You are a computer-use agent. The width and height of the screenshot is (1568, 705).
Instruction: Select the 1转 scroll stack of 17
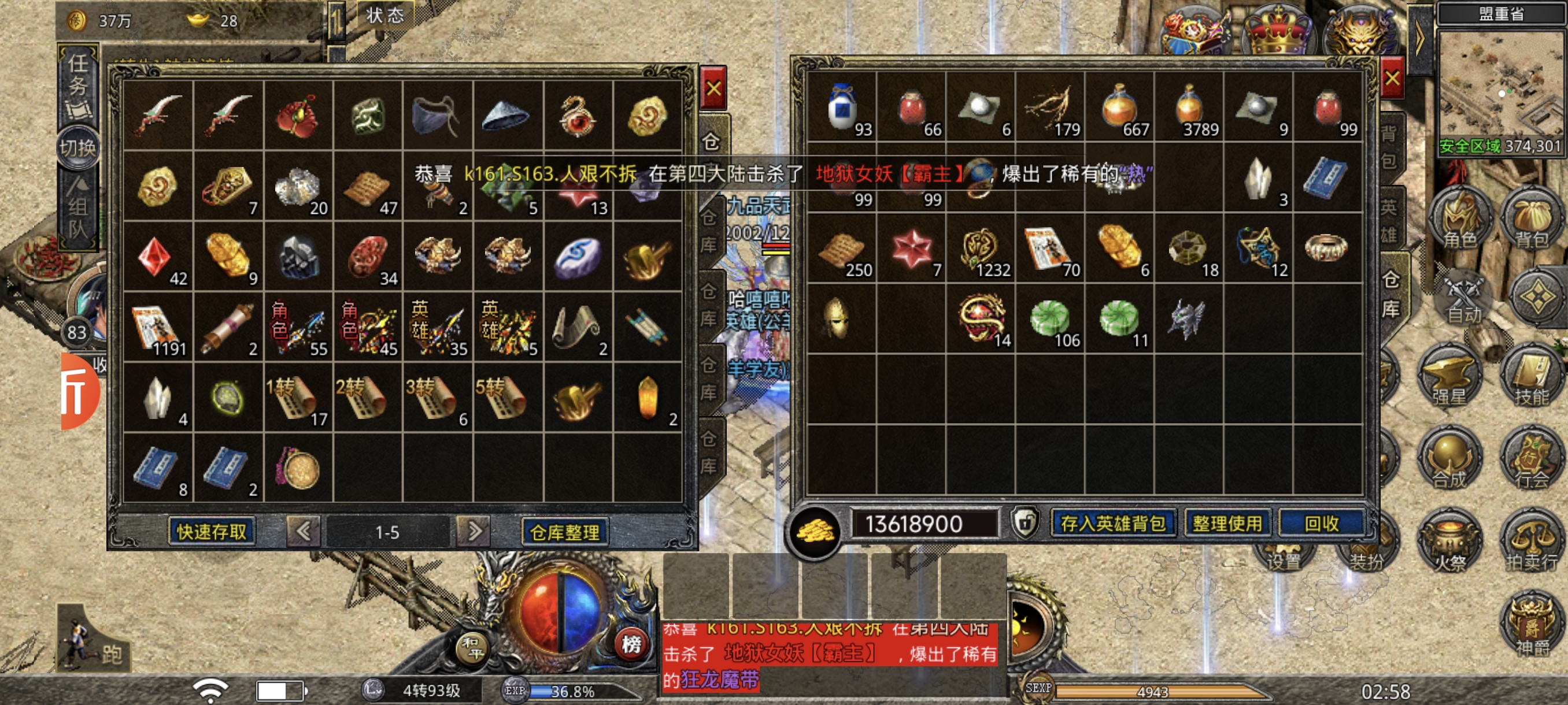click(298, 398)
